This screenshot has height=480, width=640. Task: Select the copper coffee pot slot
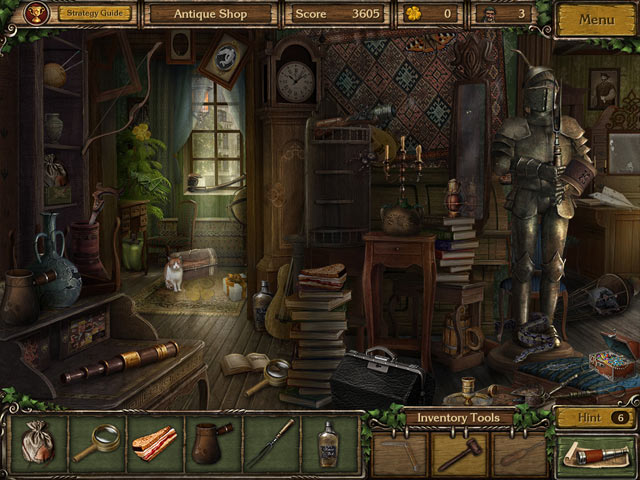[213, 443]
